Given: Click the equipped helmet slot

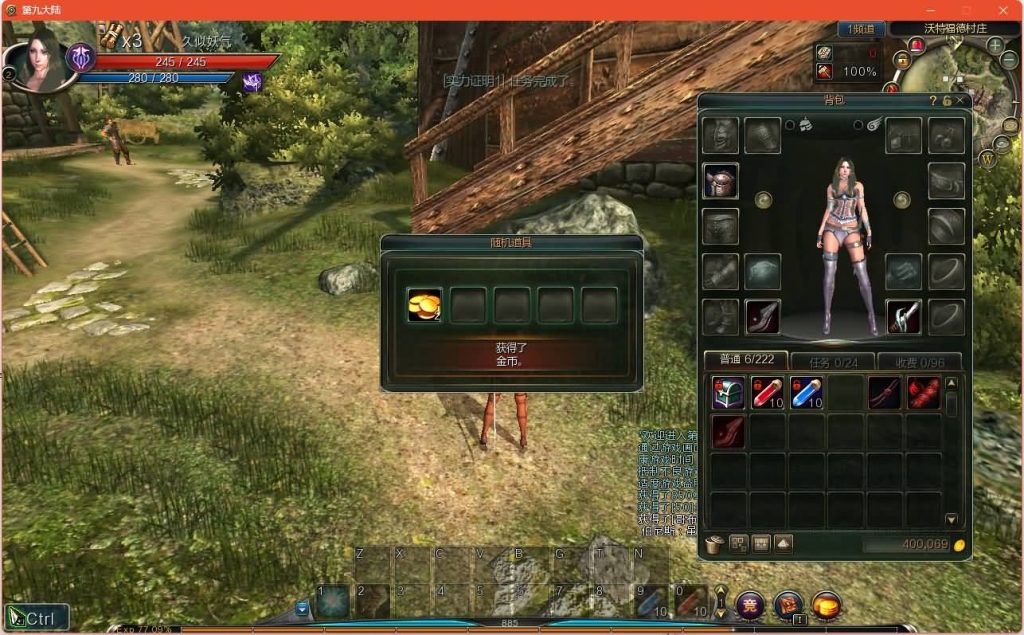Looking at the screenshot, I should pos(720,181).
